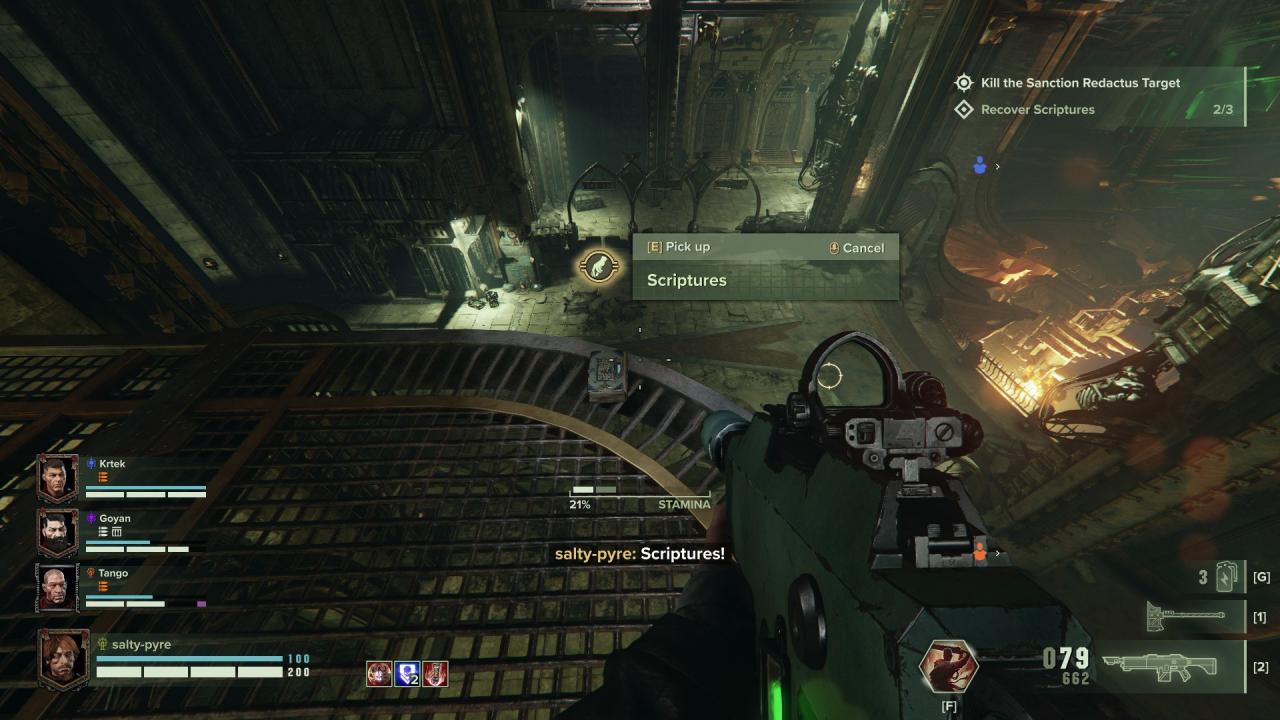The height and width of the screenshot is (720, 1280).
Task: Select Kill the Sanction Redactus Target objective
Action: tap(1080, 83)
